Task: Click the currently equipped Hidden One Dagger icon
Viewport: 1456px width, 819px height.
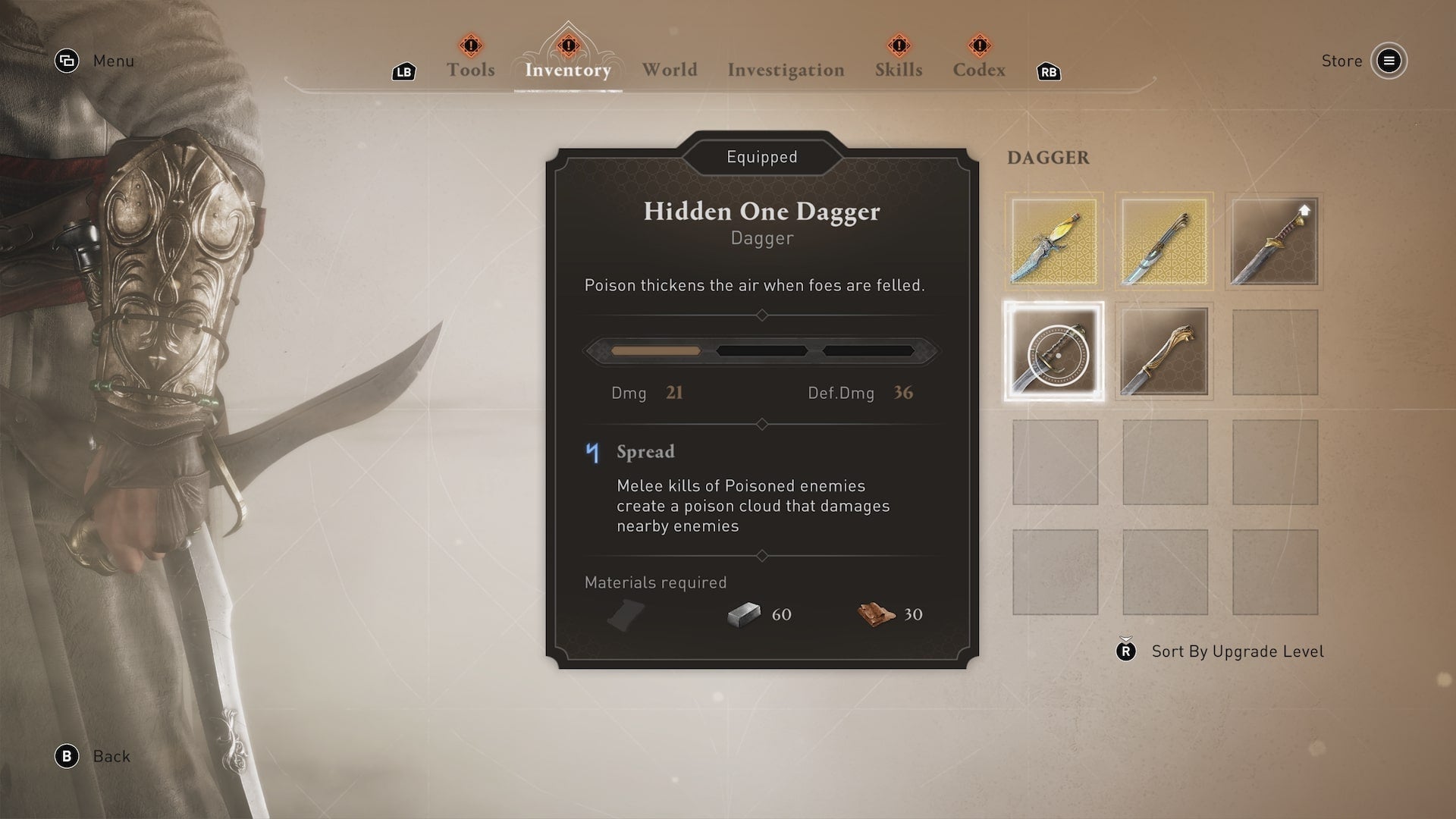Action: (1053, 351)
